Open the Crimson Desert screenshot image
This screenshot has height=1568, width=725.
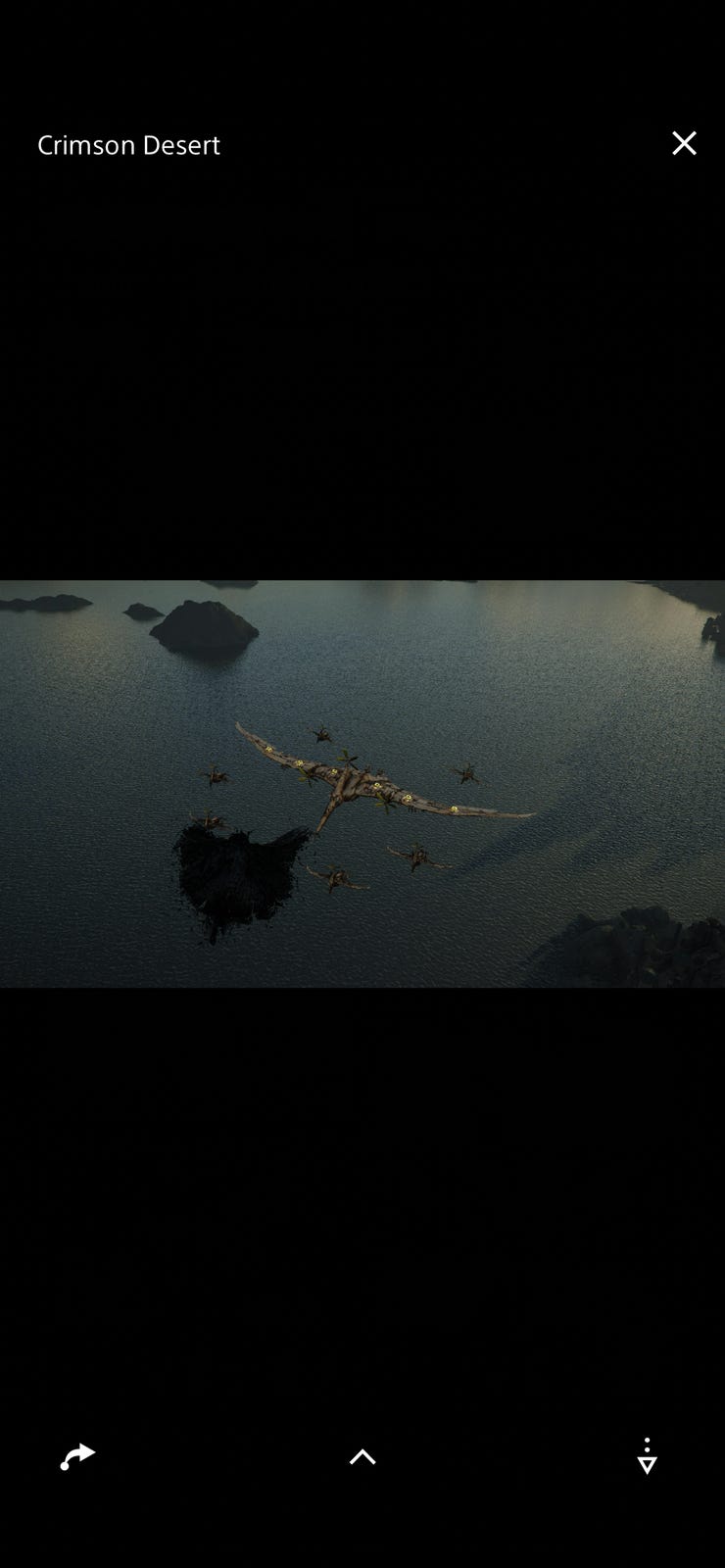click(x=362, y=783)
